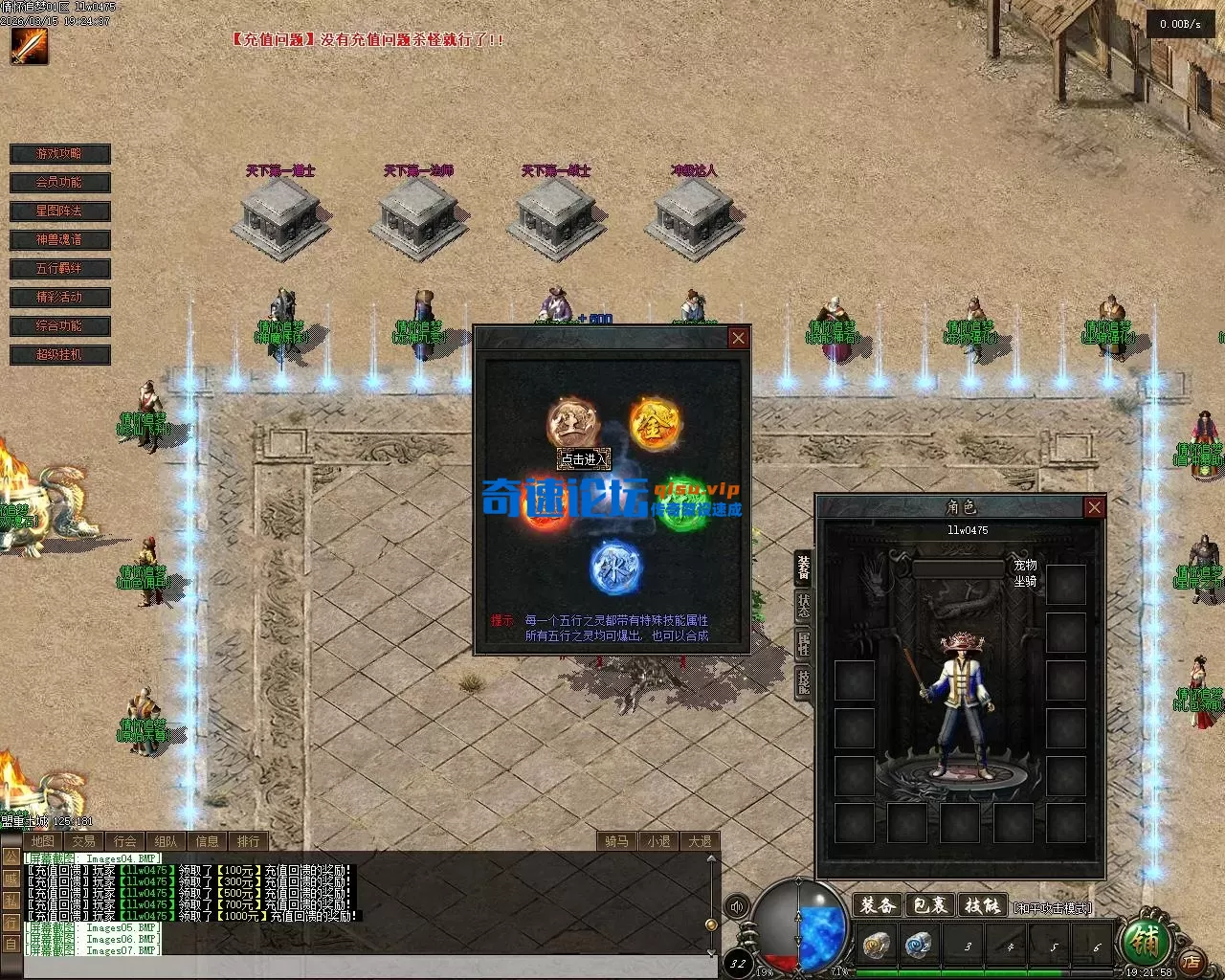Click the 大退 full logout button
The width and height of the screenshot is (1225, 980).
tap(700, 841)
